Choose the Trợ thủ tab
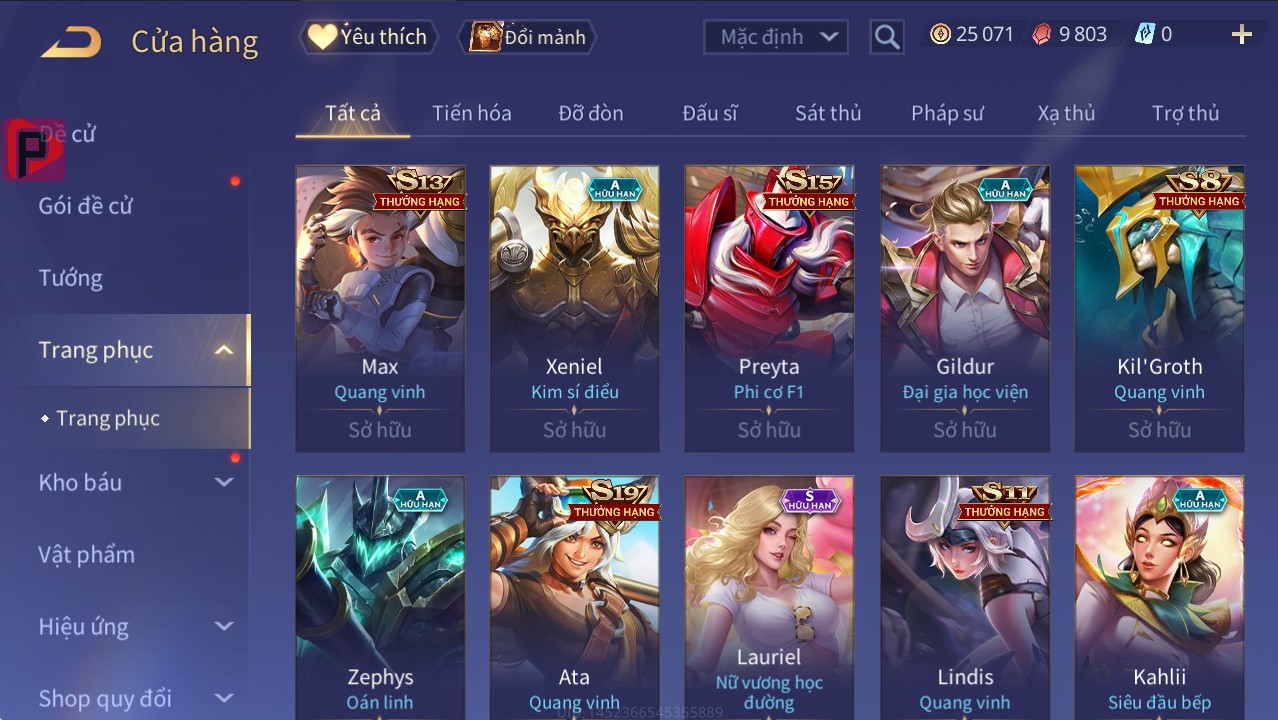 [x=1185, y=113]
